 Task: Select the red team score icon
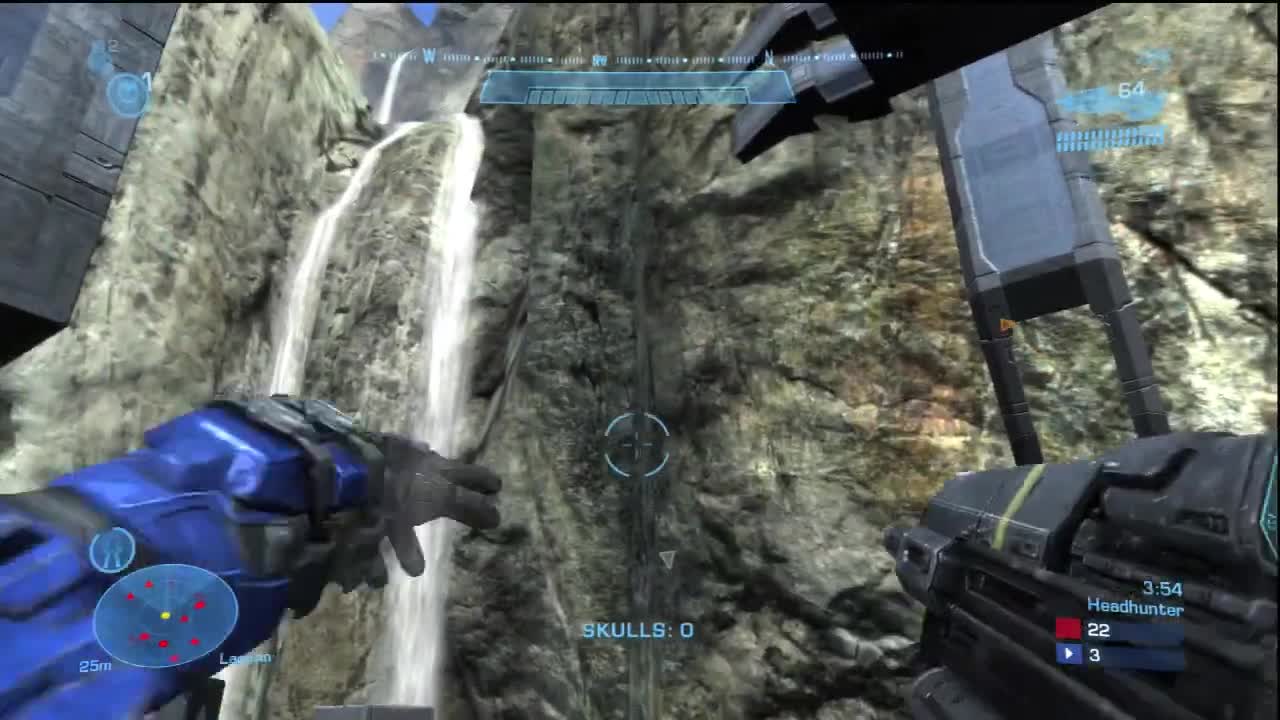(1068, 627)
